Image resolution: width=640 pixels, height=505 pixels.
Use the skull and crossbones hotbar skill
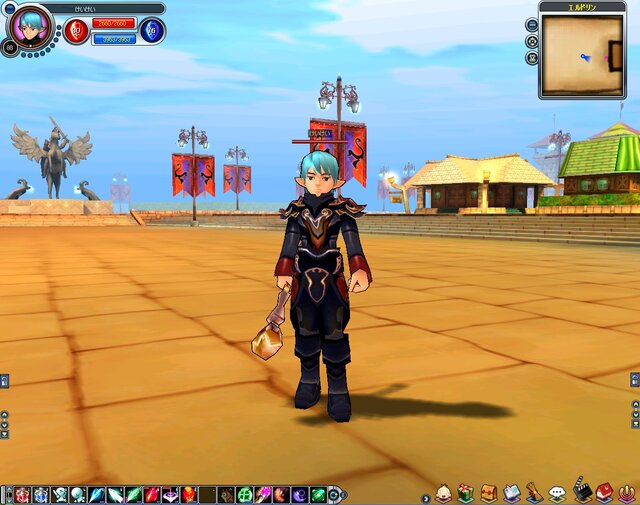coord(60,494)
